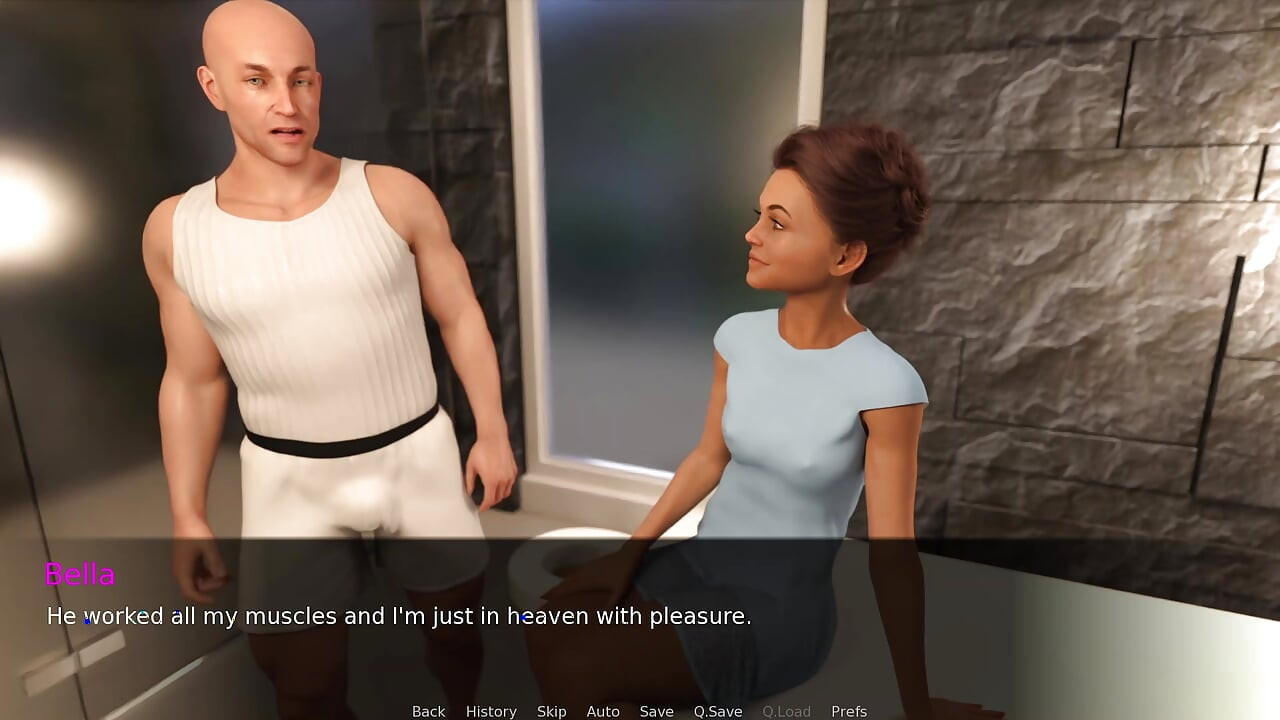Click Prefs at the bottom right

(x=849, y=711)
